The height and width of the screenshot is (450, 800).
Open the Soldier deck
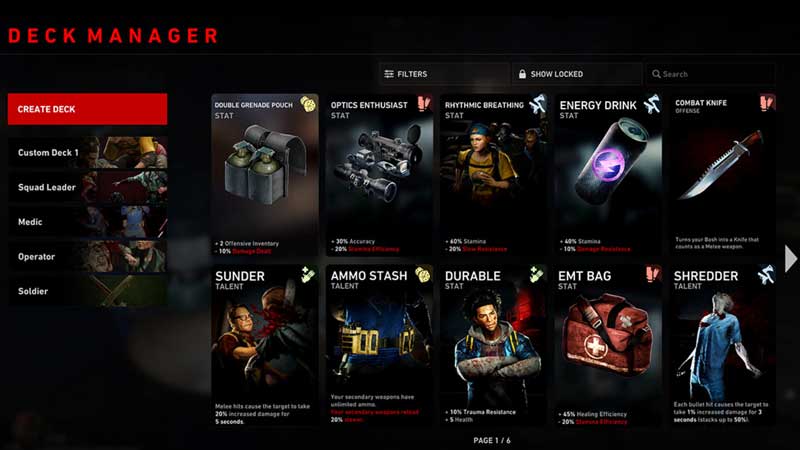(x=87, y=291)
